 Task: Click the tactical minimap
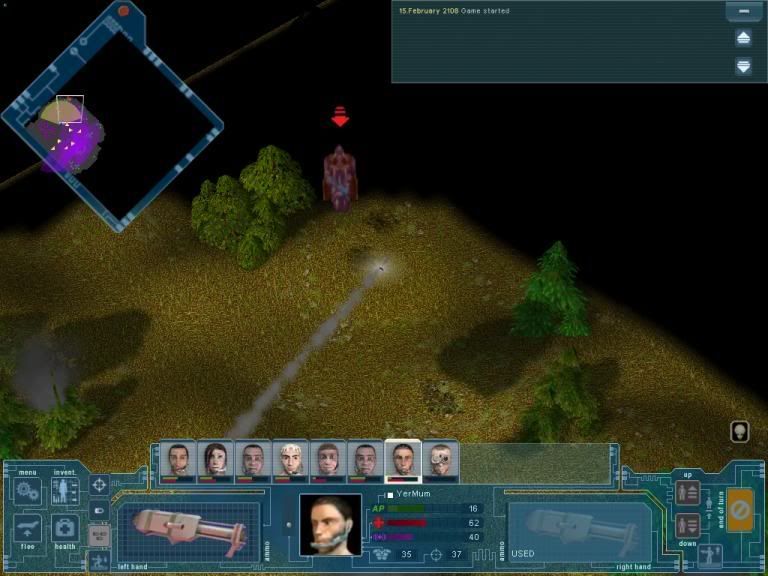[110, 118]
